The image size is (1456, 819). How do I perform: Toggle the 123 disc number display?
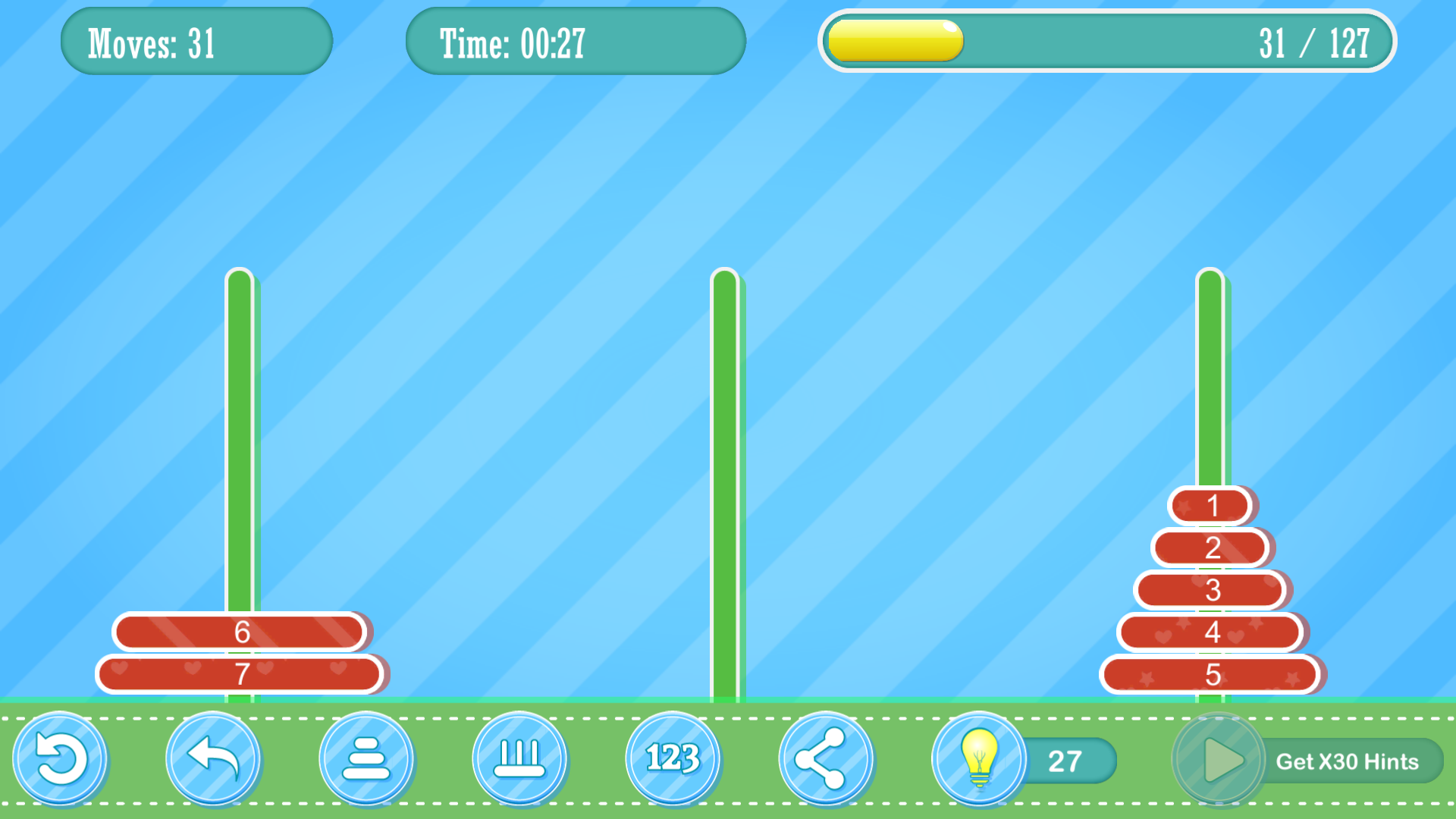tap(673, 760)
